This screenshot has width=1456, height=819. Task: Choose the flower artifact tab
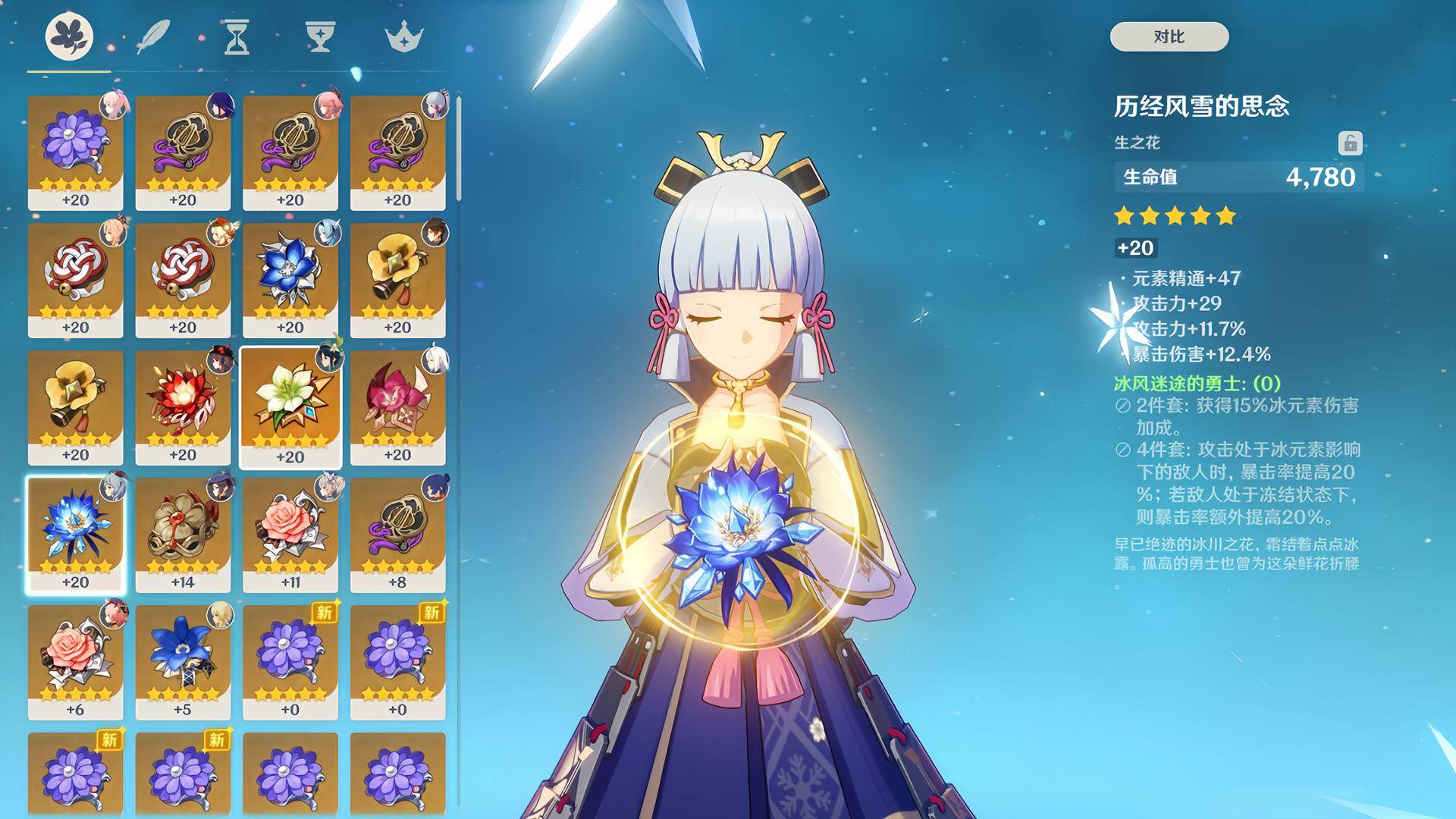point(69,36)
